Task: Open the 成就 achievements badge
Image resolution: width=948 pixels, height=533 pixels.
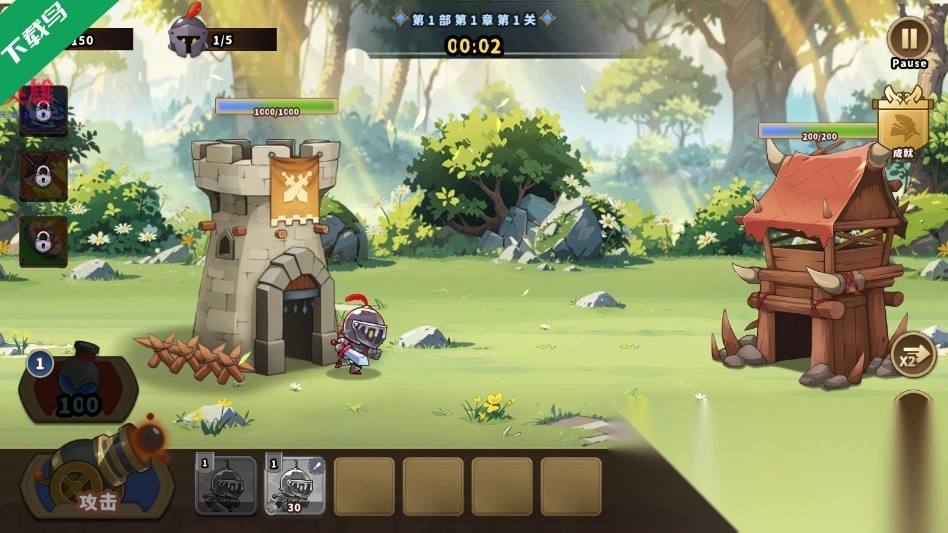Action: [x=902, y=126]
